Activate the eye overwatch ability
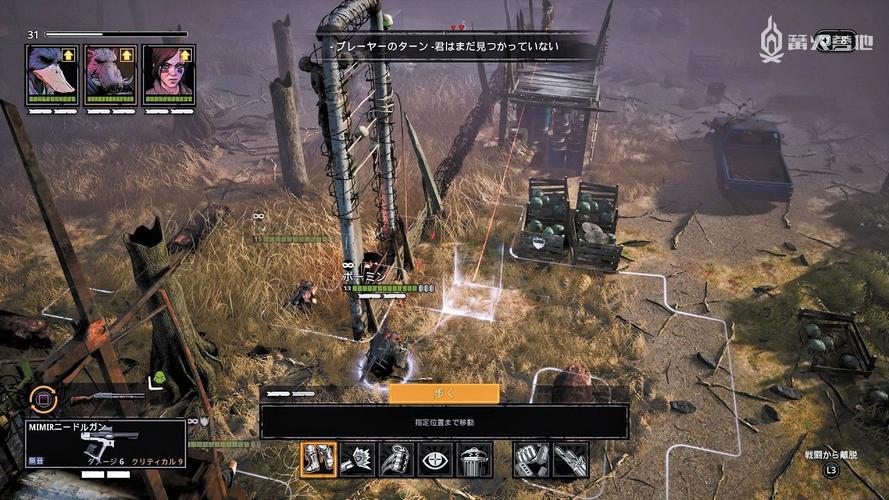The height and width of the screenshot is (500, 889). pyautogui.click(x=435, y=460)
